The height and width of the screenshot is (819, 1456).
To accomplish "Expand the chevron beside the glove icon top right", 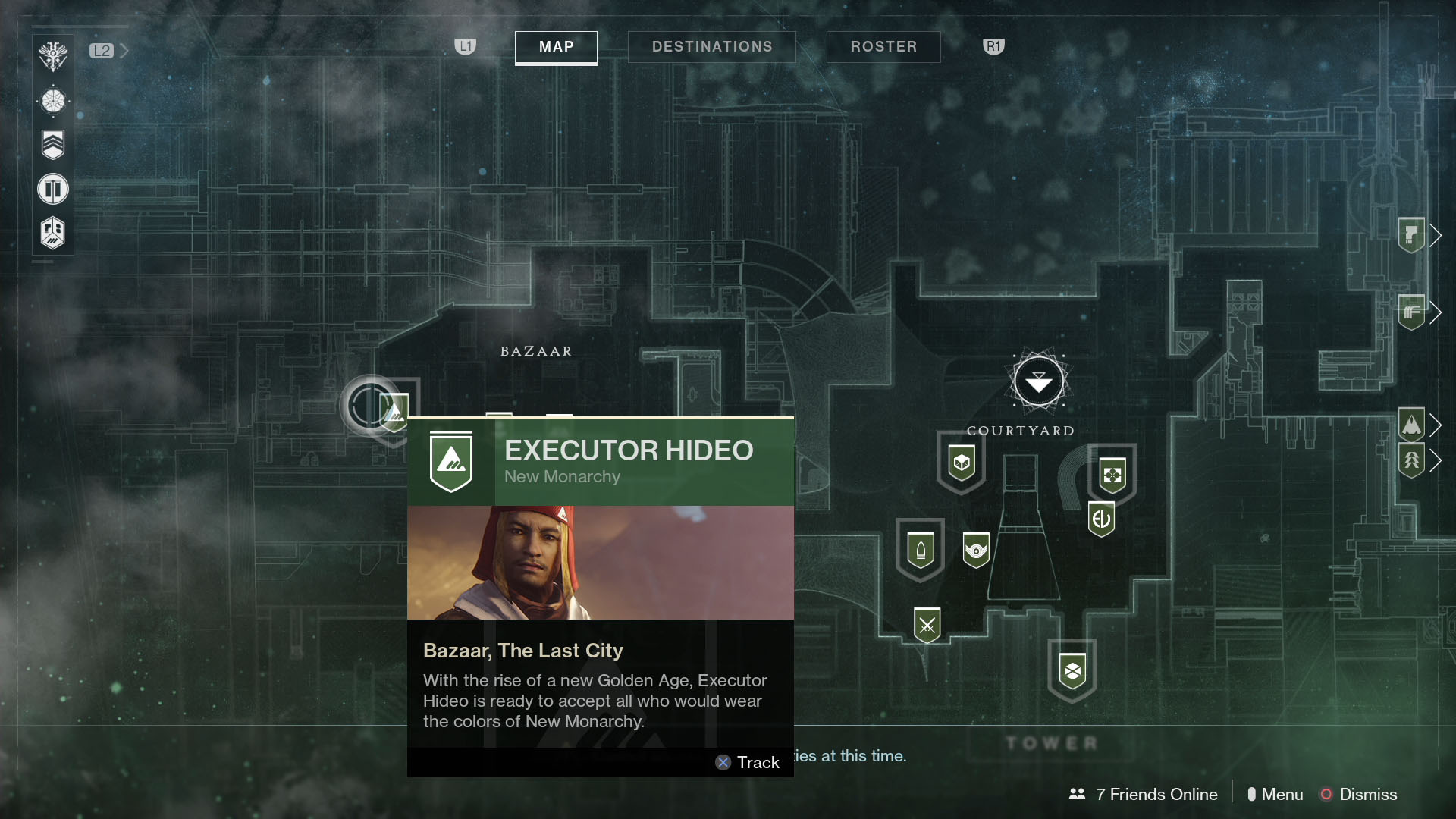I will click(1437, 235).
